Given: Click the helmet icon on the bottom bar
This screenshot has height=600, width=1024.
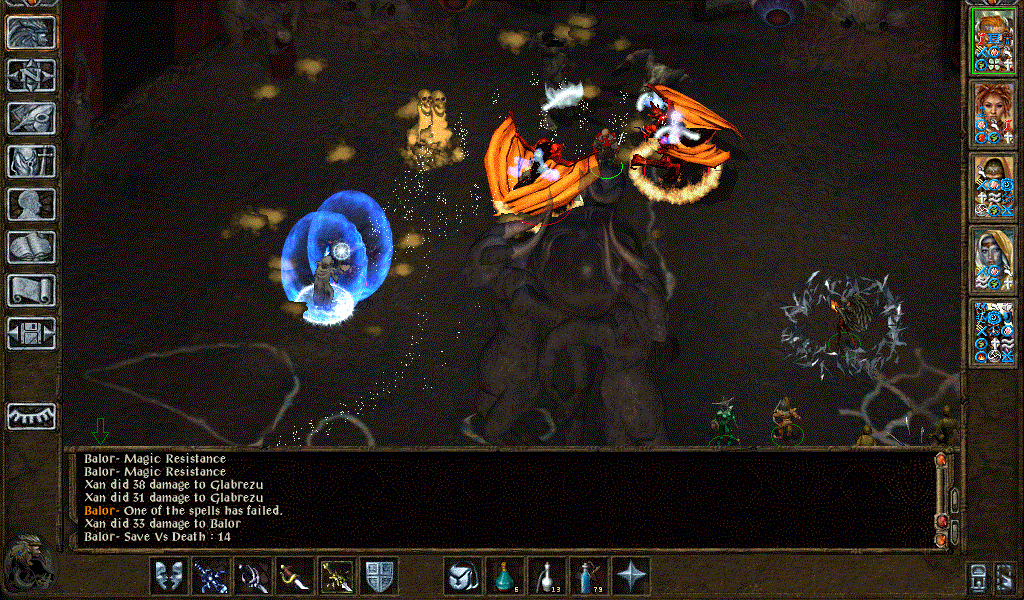Looking at the screenshot, I should (x=462, y=576).
